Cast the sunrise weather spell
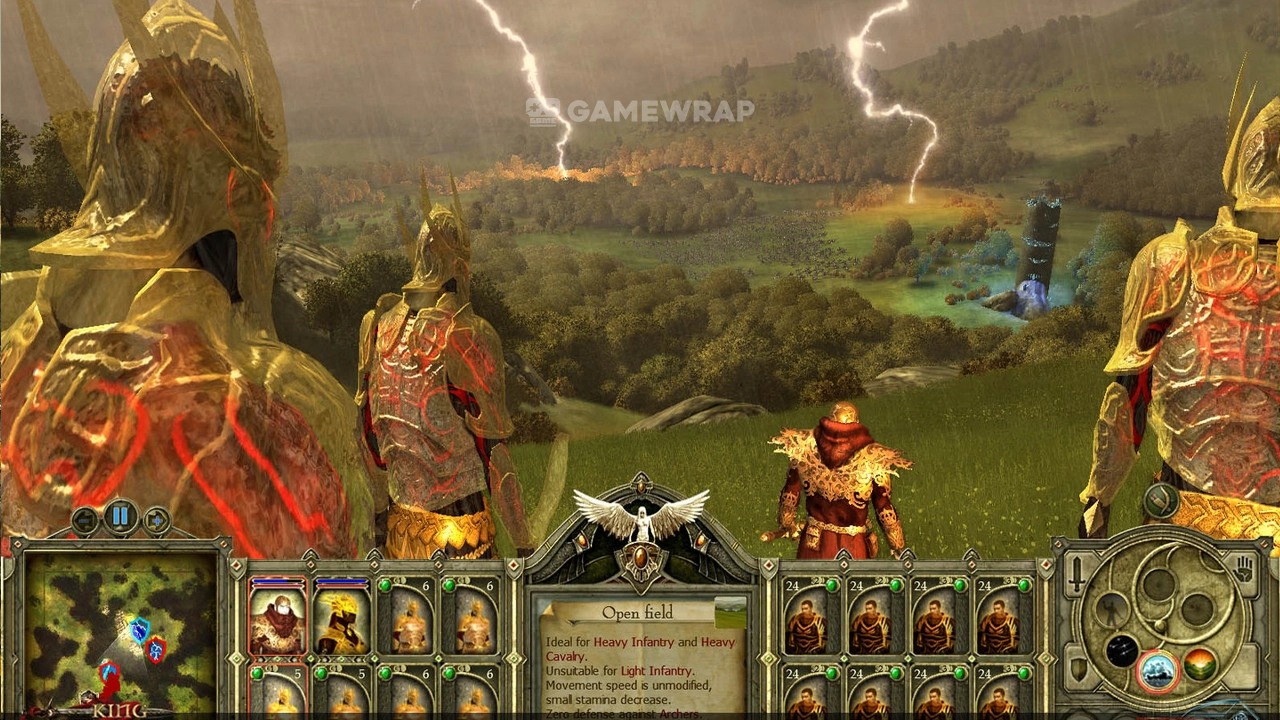This screenshot has height=720, width=1280. click(1200, 664)
